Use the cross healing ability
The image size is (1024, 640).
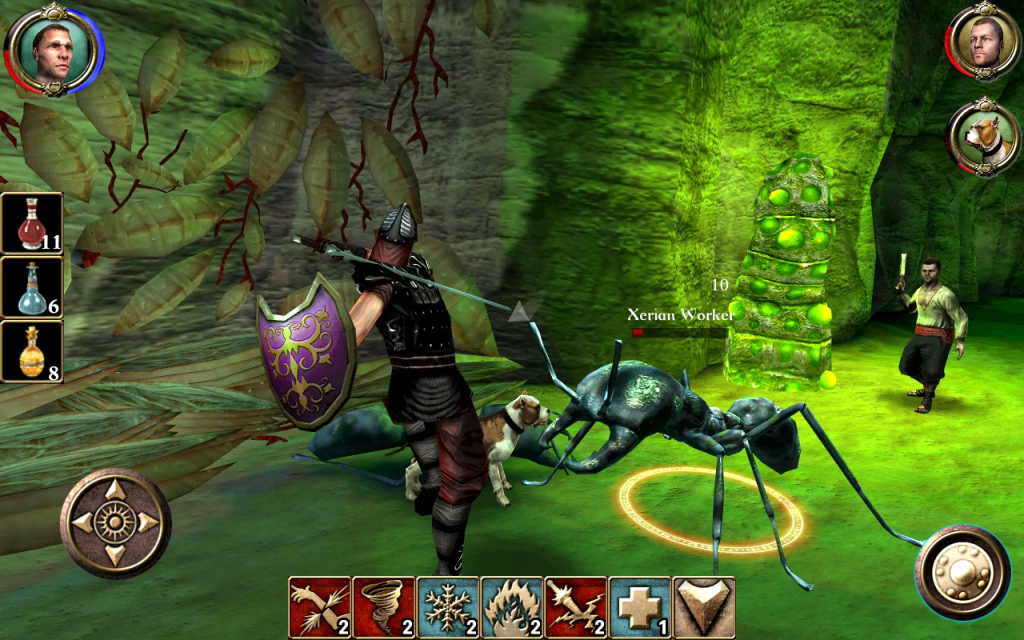click(x=640, y=607)
